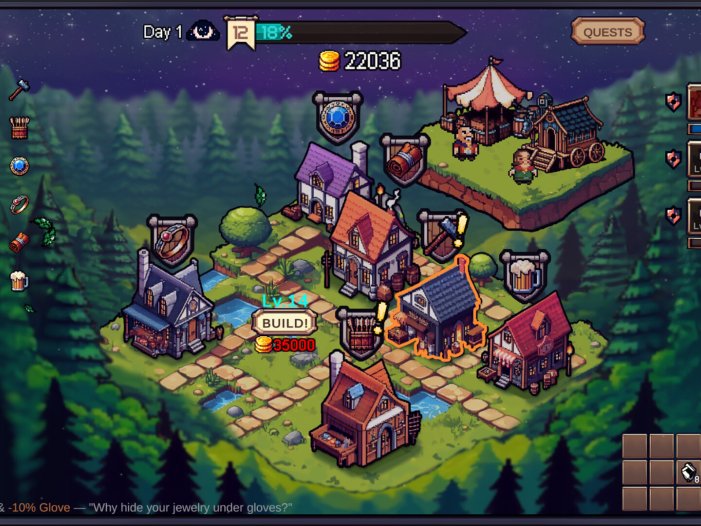Choose the hammer icon in left sidebar
The width and height of the screenshot is (701, 526).
[x=19, y=90]
